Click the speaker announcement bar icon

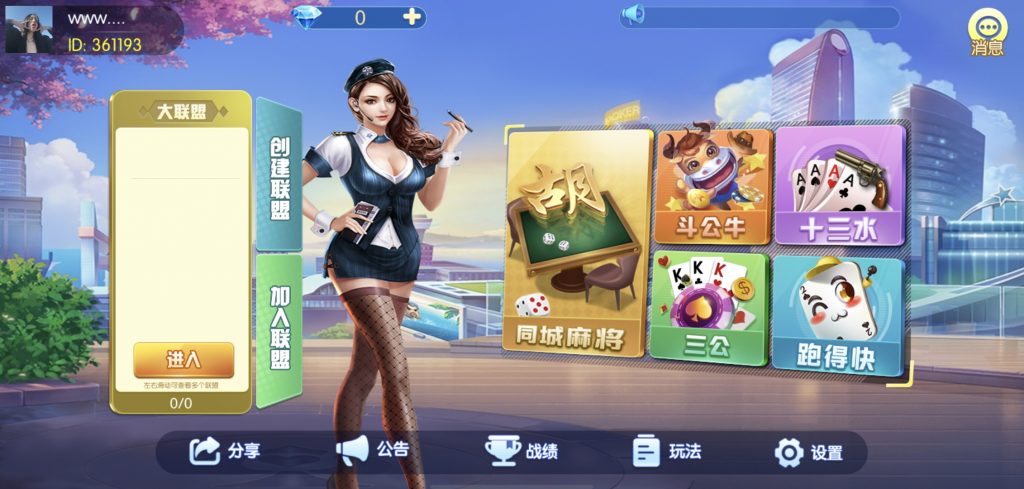[633, 16]
